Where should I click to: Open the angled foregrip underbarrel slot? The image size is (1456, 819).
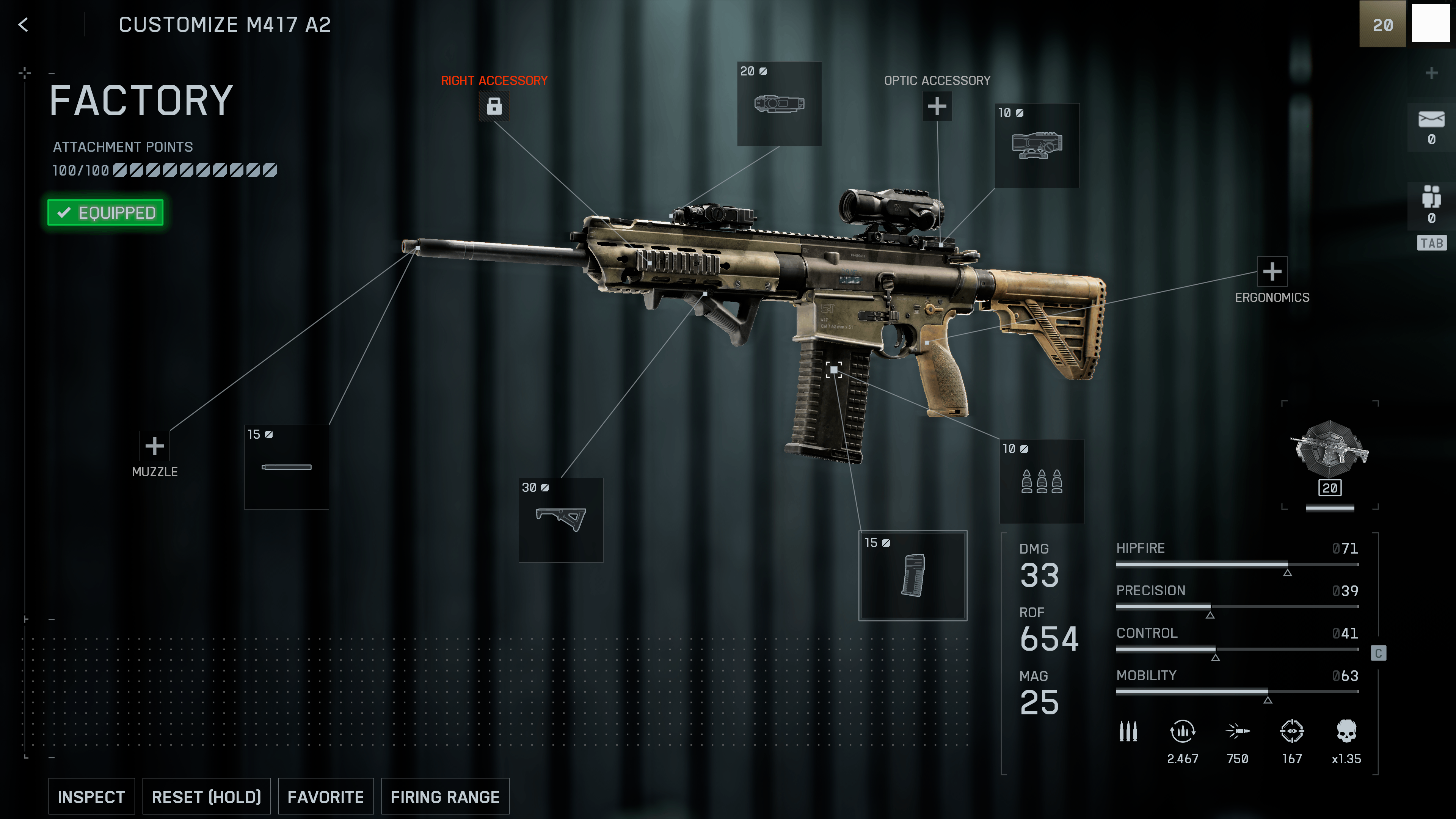pos(561,520)
